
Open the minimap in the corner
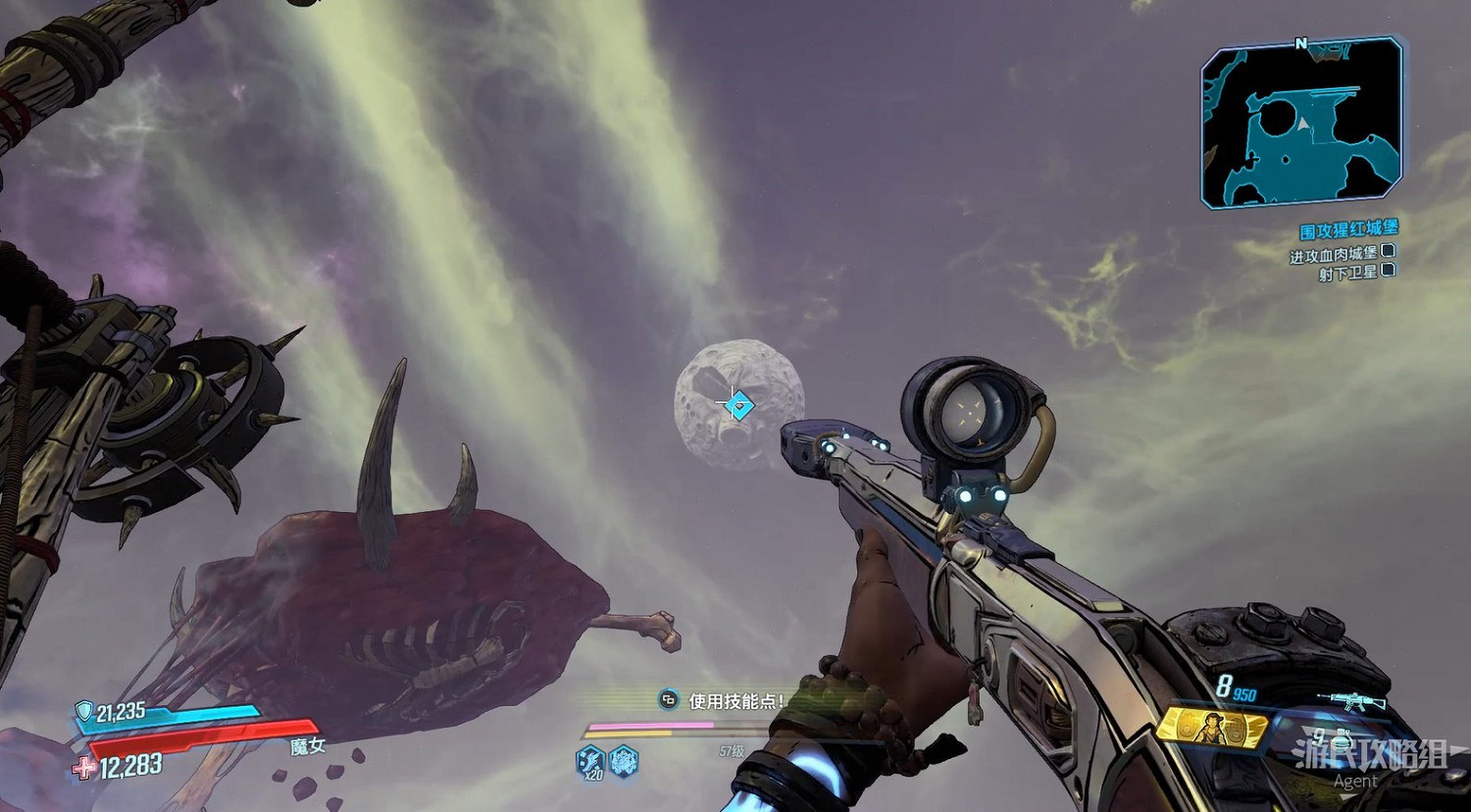(1302, 124)
